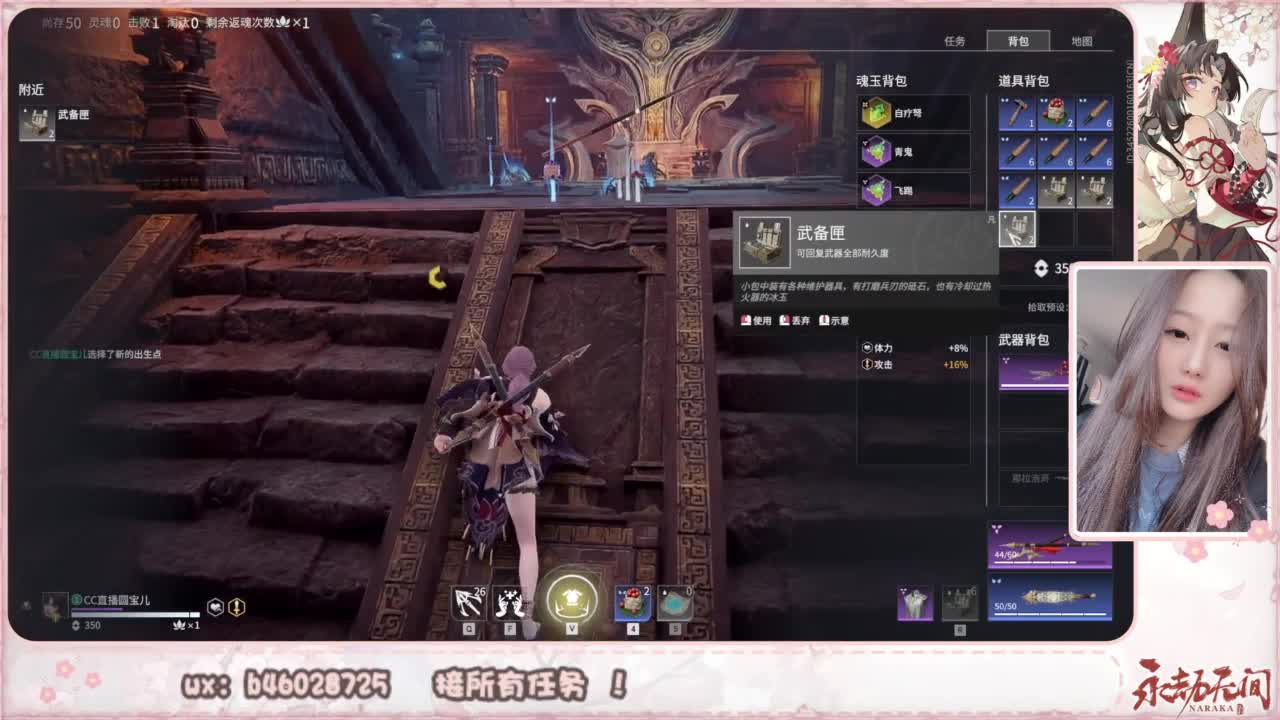Click the F skill icon in the hotbar

[511, 600]
